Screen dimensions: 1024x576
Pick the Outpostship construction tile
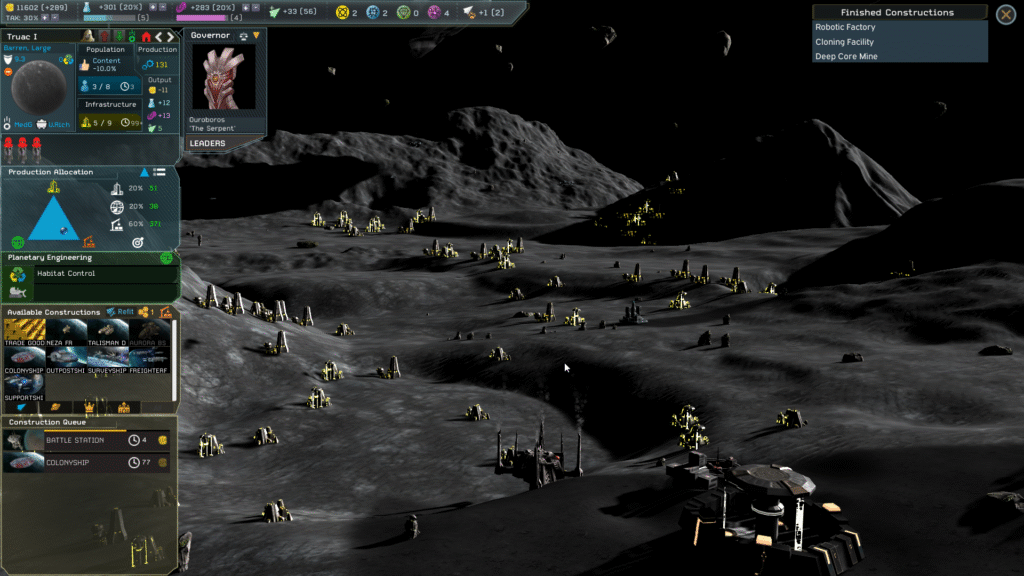click(66, 360)
